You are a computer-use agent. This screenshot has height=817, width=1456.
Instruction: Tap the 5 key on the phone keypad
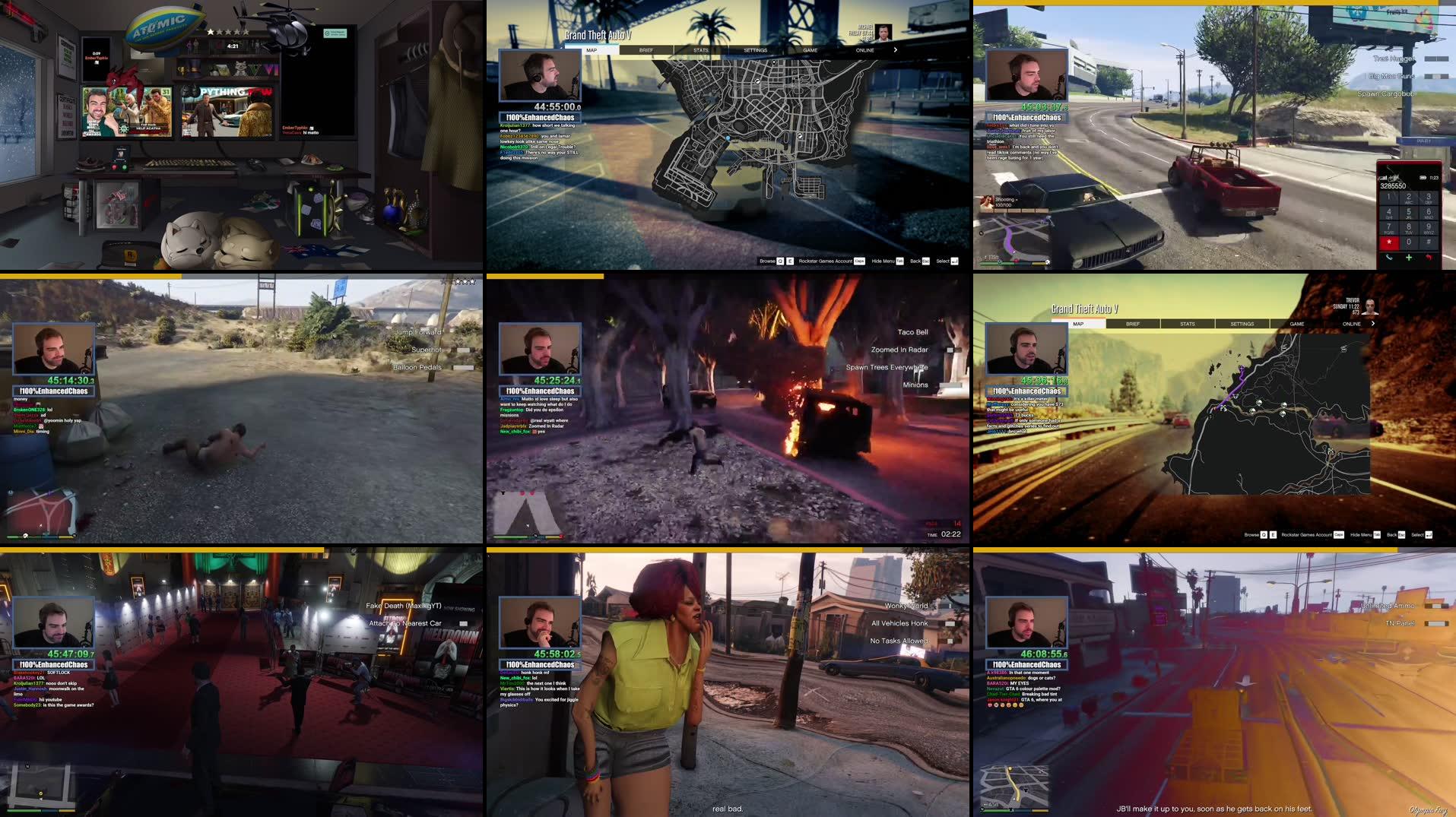[x=1409, y=212]
